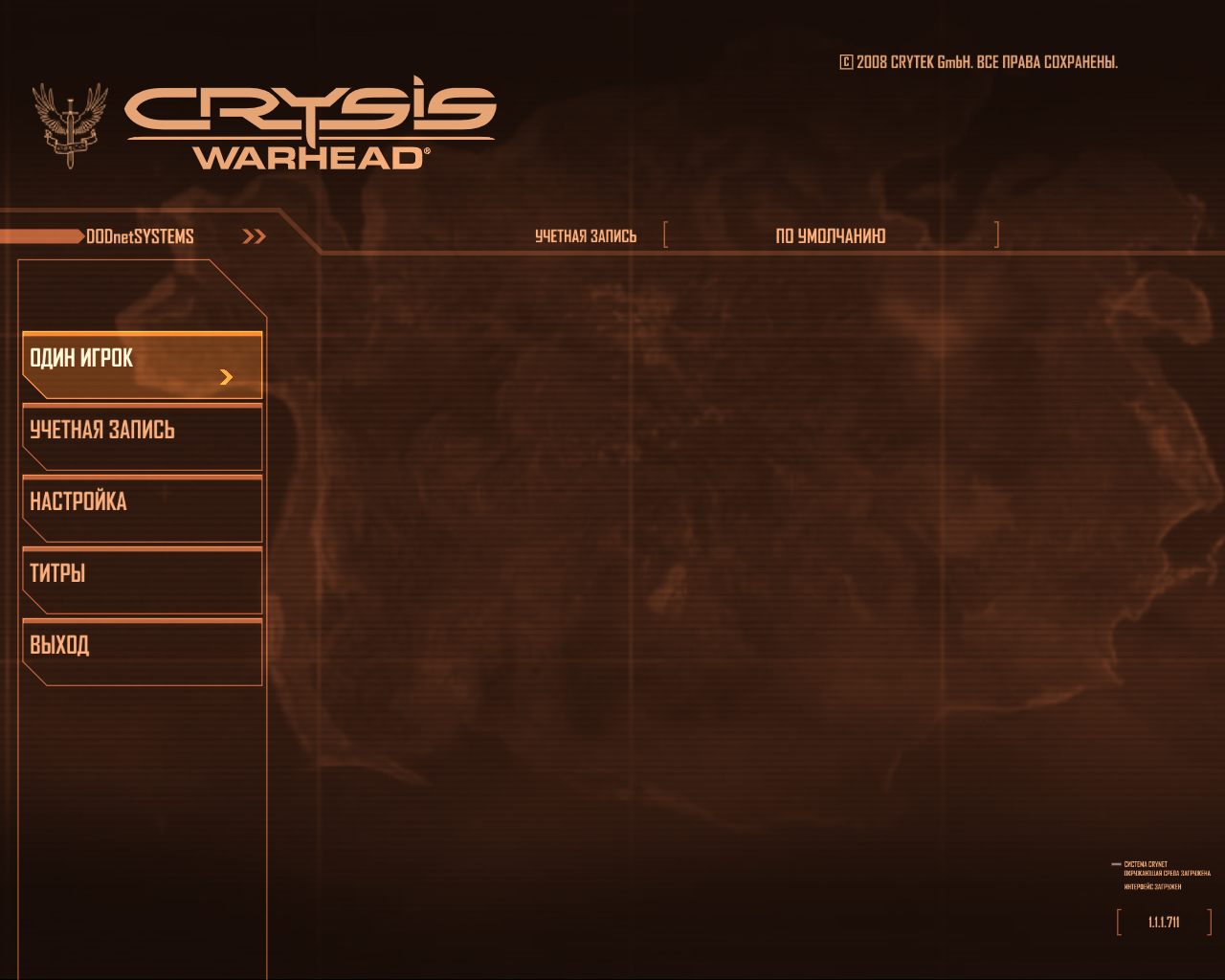Click the double-chevron icon next to DODnetSYSTEMS

coord(253,234)
